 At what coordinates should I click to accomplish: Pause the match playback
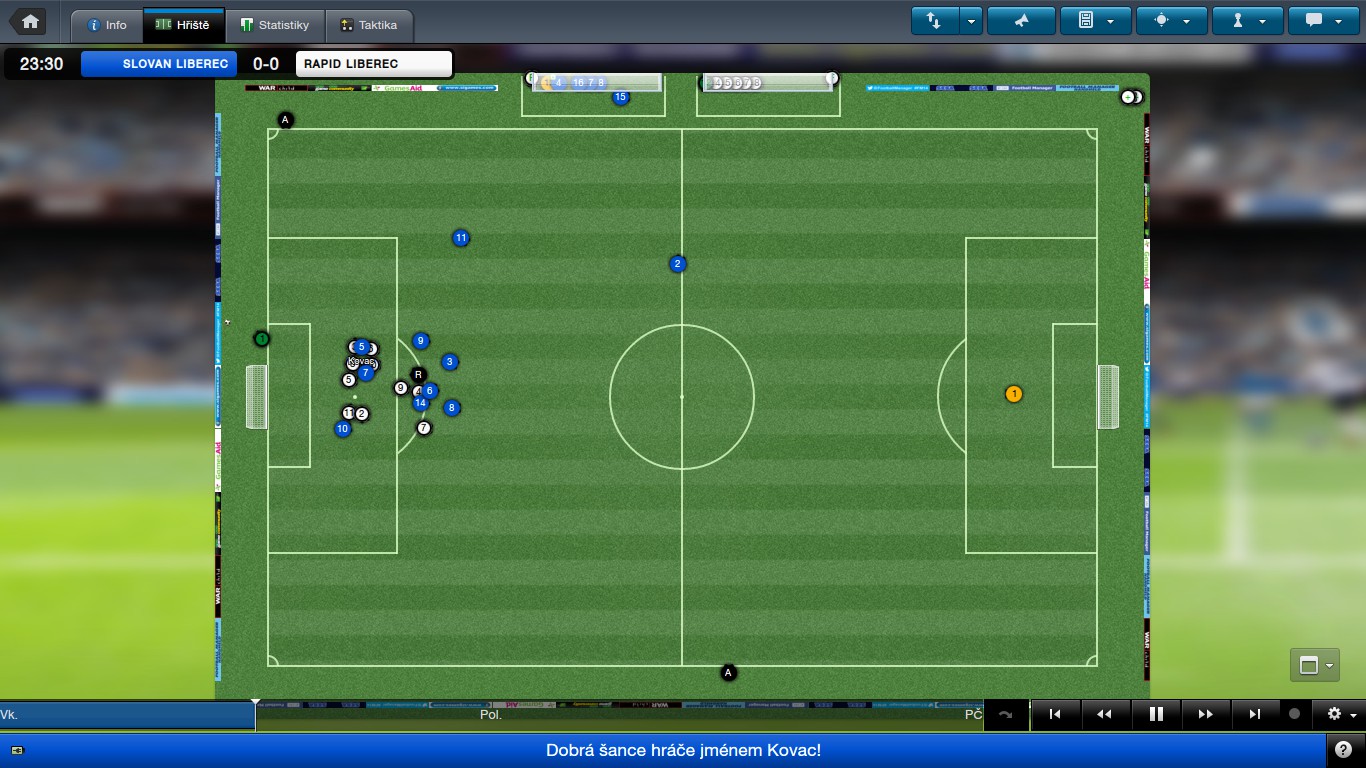[1155, 714]
